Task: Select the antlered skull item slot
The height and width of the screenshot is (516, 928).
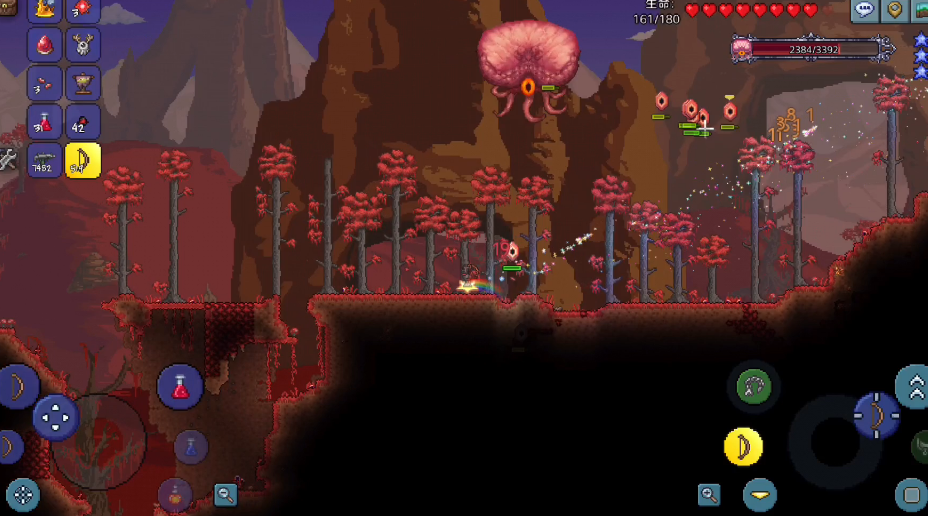Action: click(83, 44)
